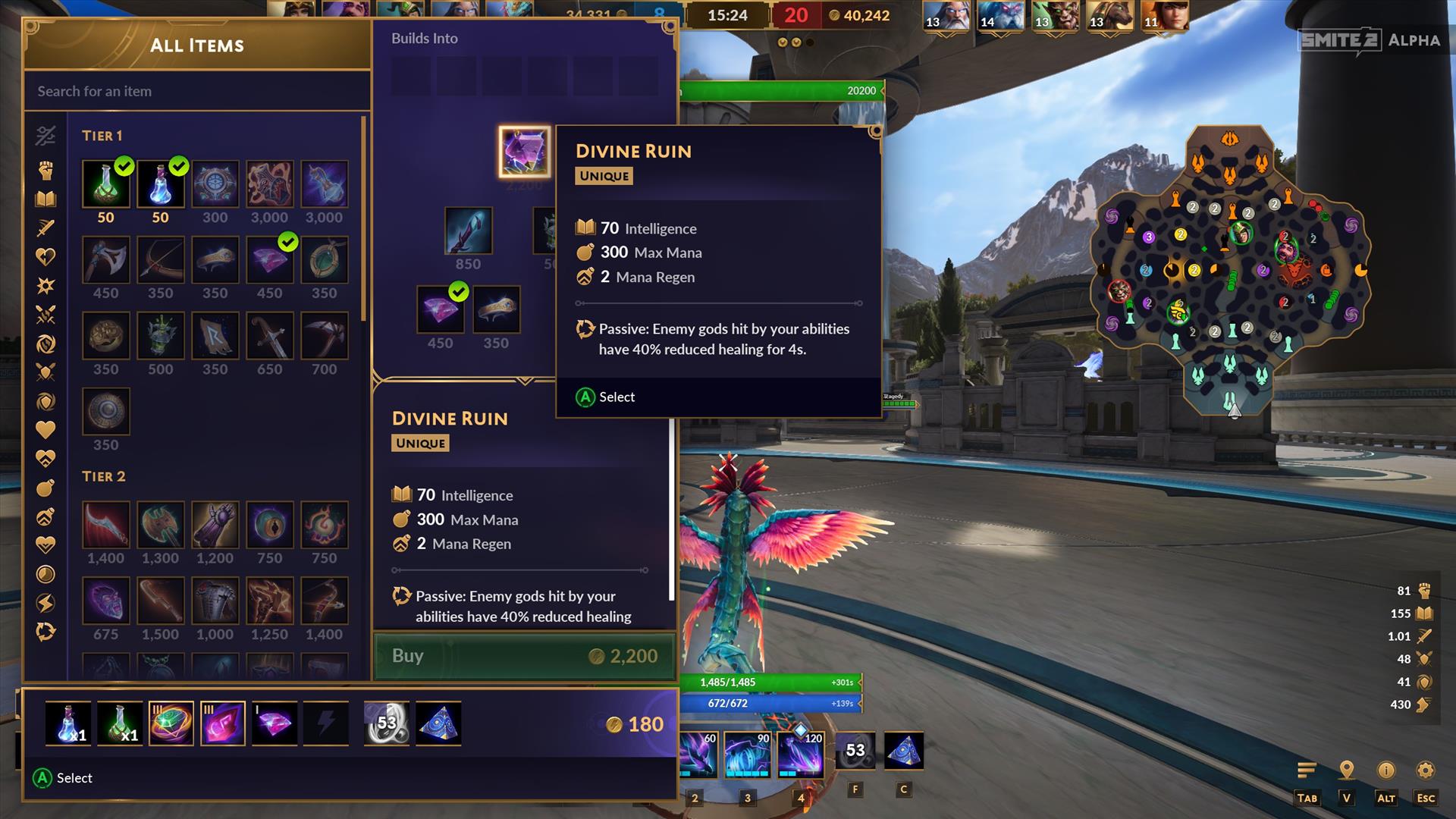
Task: Filter items by the book category icon
Action: pyautogui.click(x=45, y=199)
